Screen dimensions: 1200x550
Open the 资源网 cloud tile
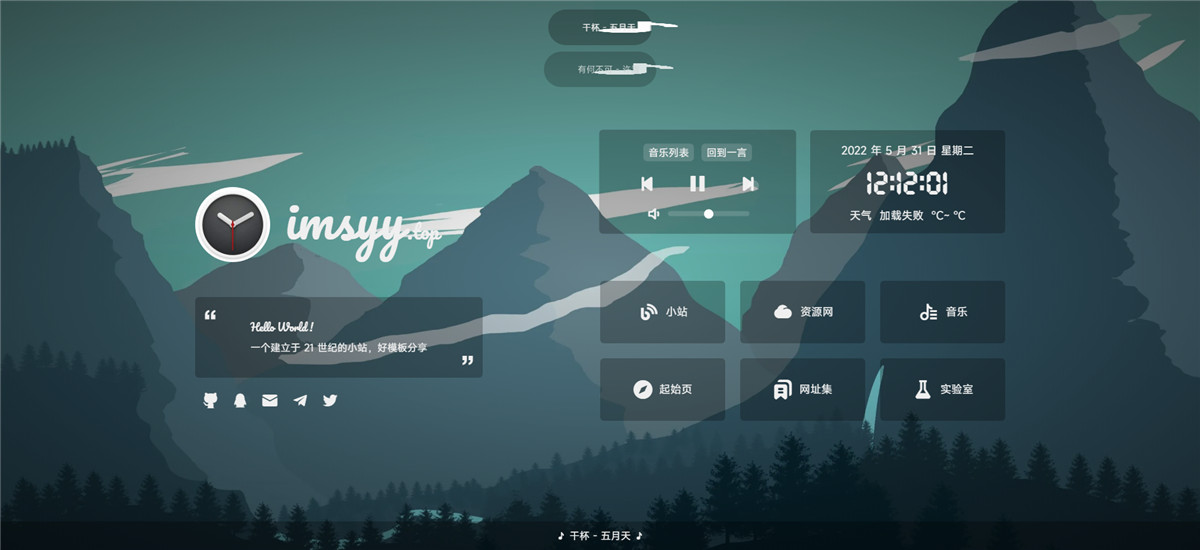pyautogui.click(x=802, y=312)
